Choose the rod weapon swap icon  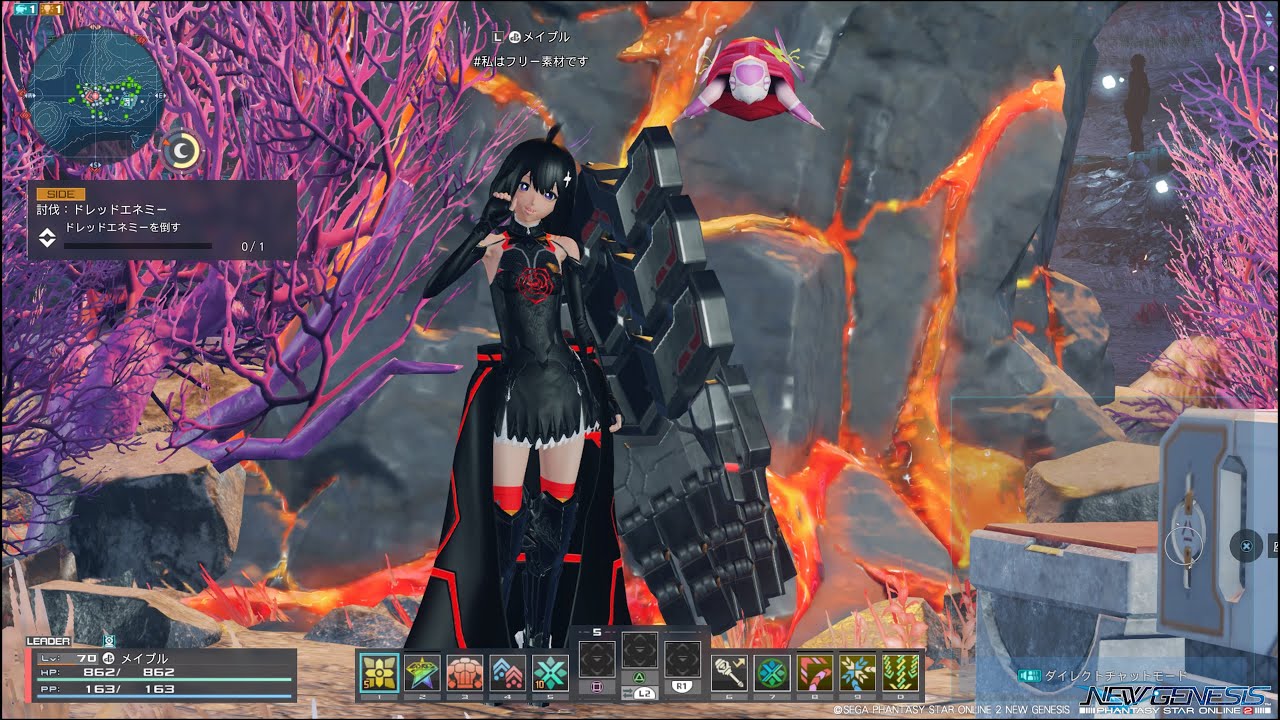coord(729,673)
